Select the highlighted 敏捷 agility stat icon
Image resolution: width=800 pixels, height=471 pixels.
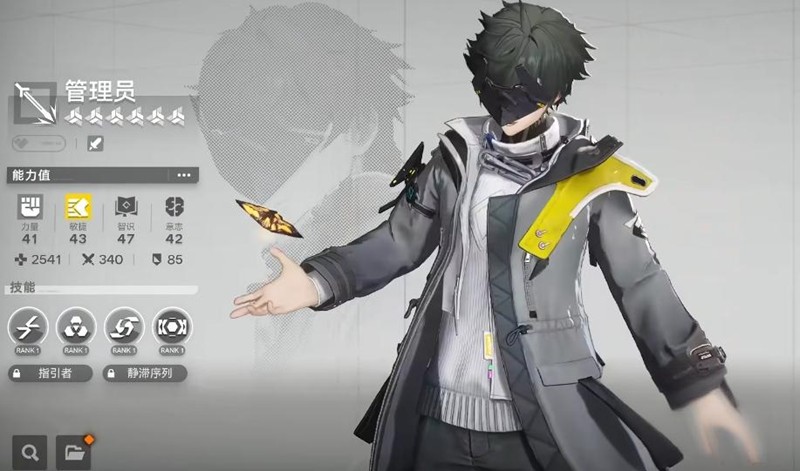pos(78,207)
